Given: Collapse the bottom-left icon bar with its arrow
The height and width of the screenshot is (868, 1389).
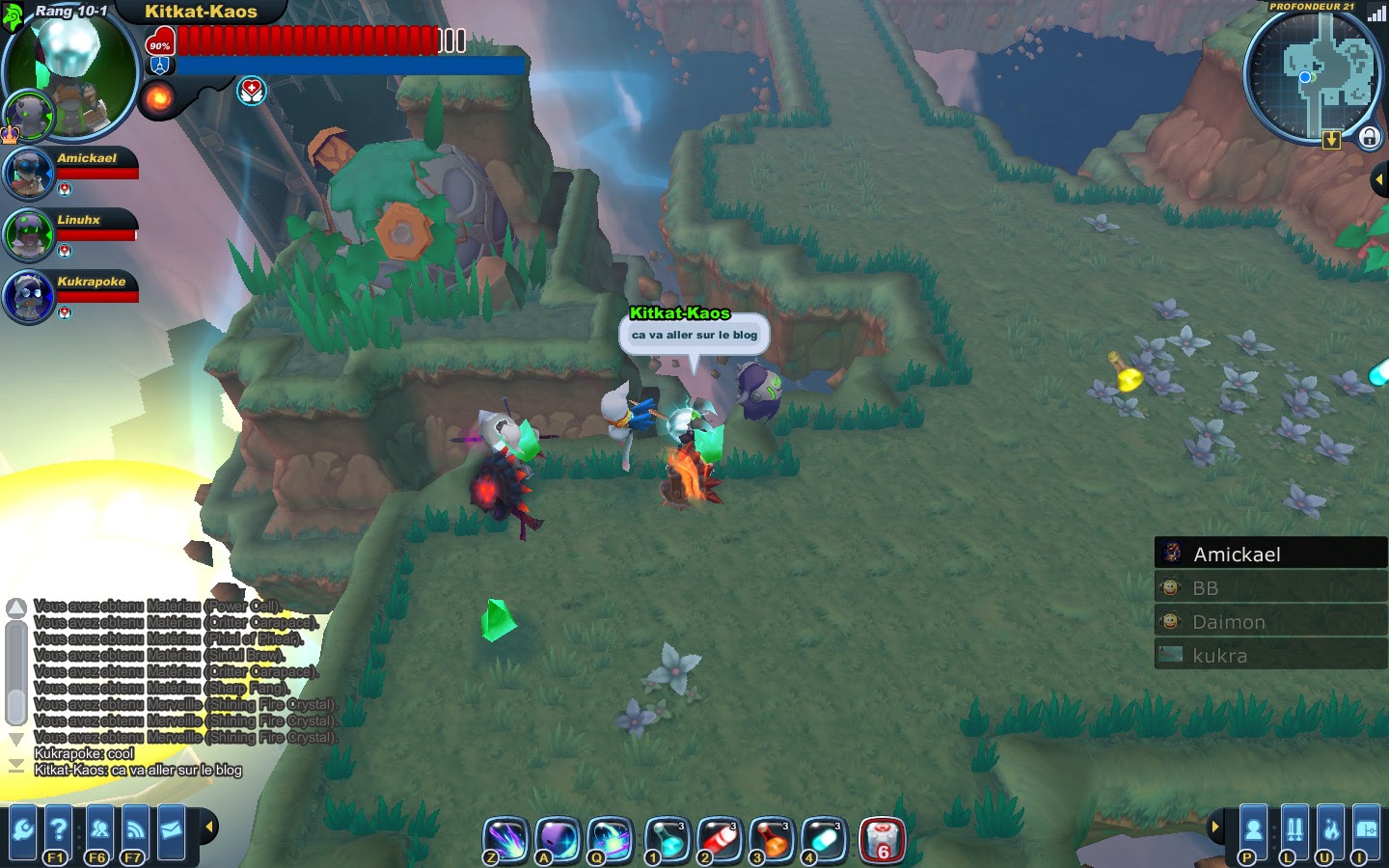Looking at the screenshot, I should (209, 827).
